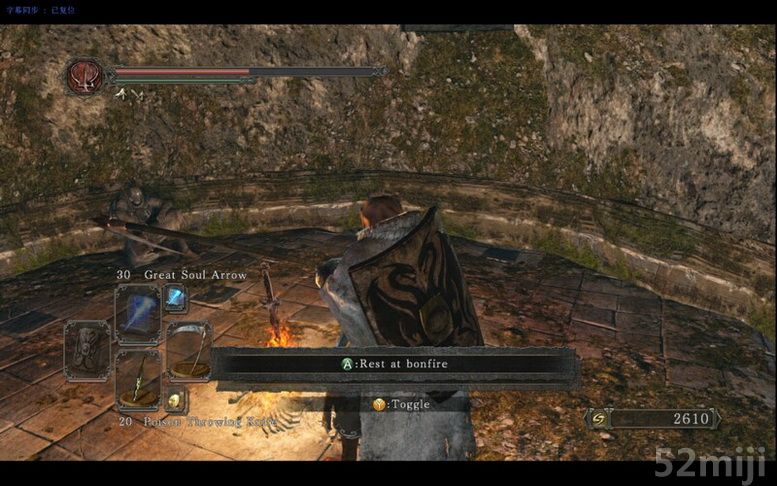Select the small next-item icon below the scythe
Screen dimensions: 777x486
pos(175,399)
